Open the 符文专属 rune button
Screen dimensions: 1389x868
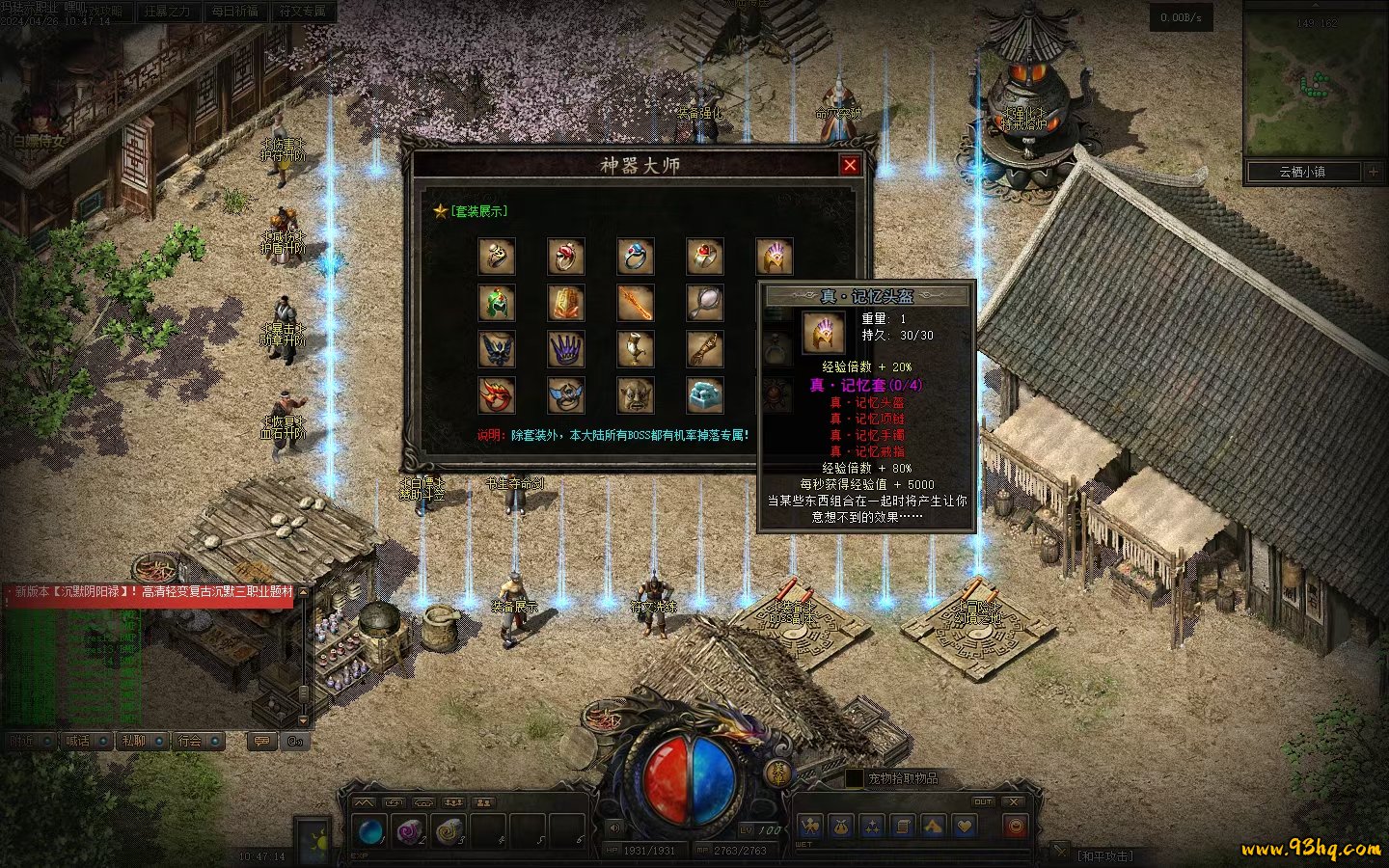point(303,12)
